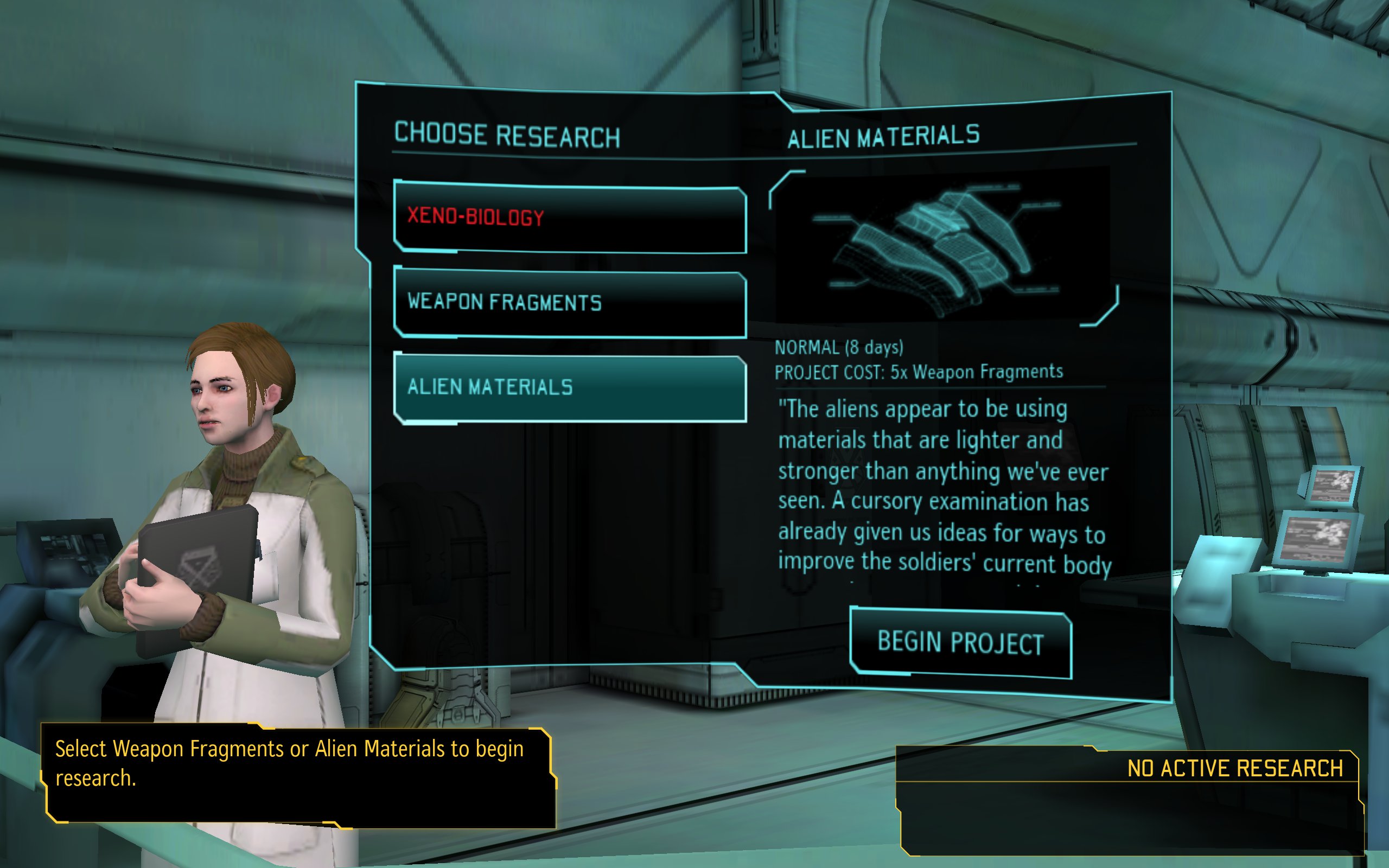Select the Xeno-Biology research entry
The width and height of the screenshot is (1389, 868).
coord(569,218)
